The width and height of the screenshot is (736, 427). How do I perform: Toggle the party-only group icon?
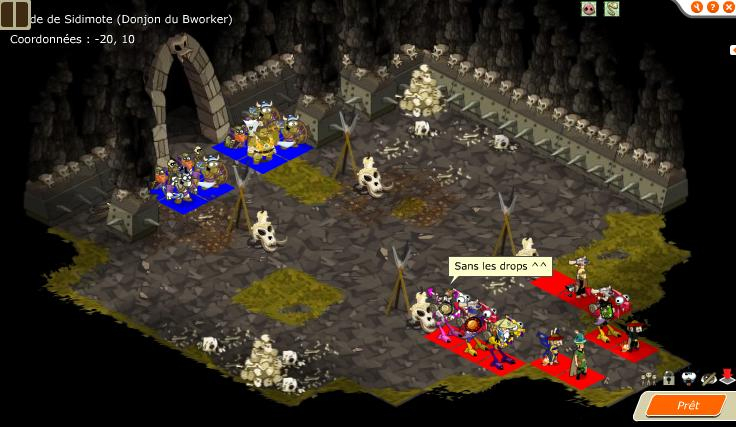coord(650,378)
